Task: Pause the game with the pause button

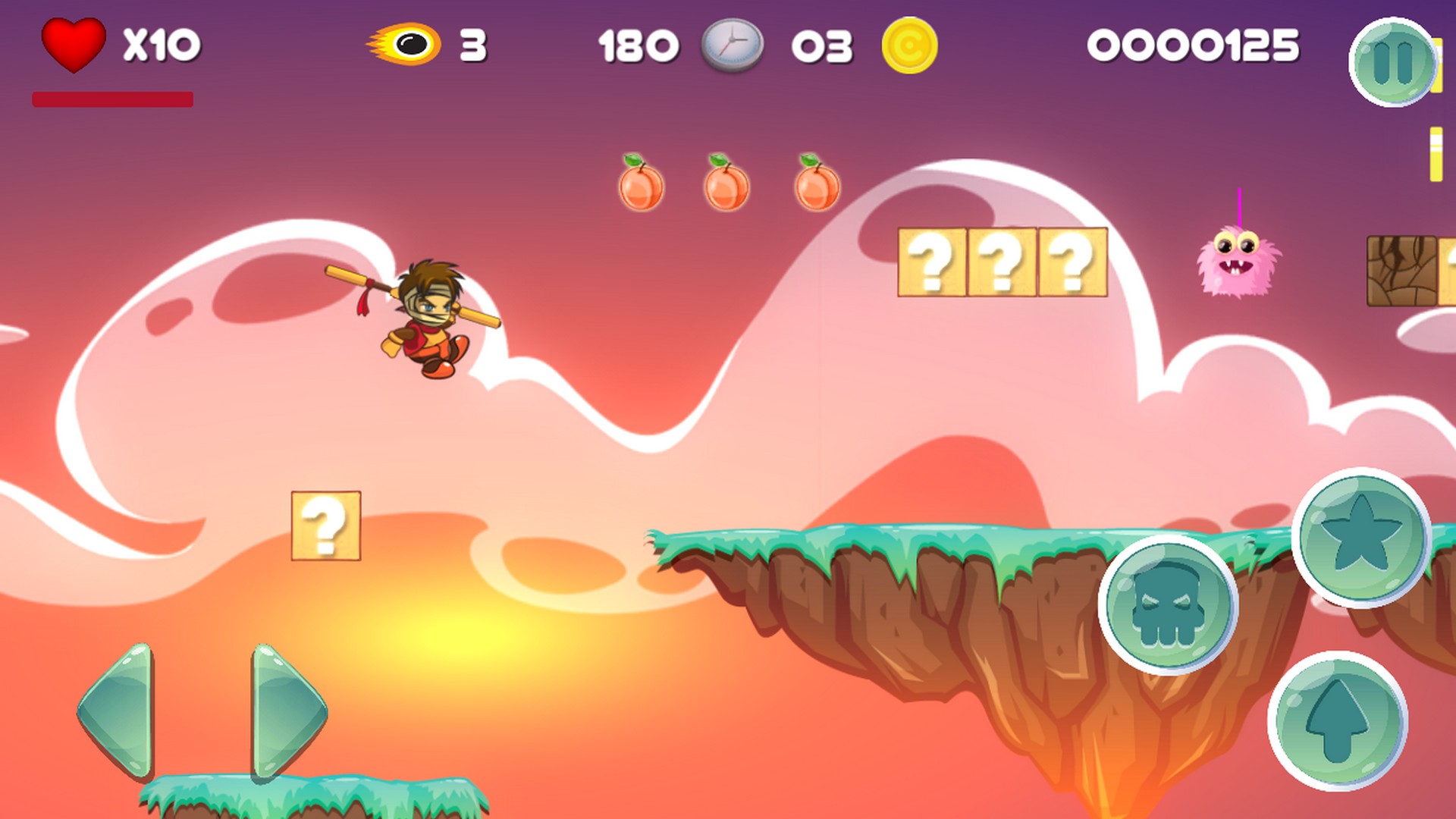Action: (x=1392, y=62)
